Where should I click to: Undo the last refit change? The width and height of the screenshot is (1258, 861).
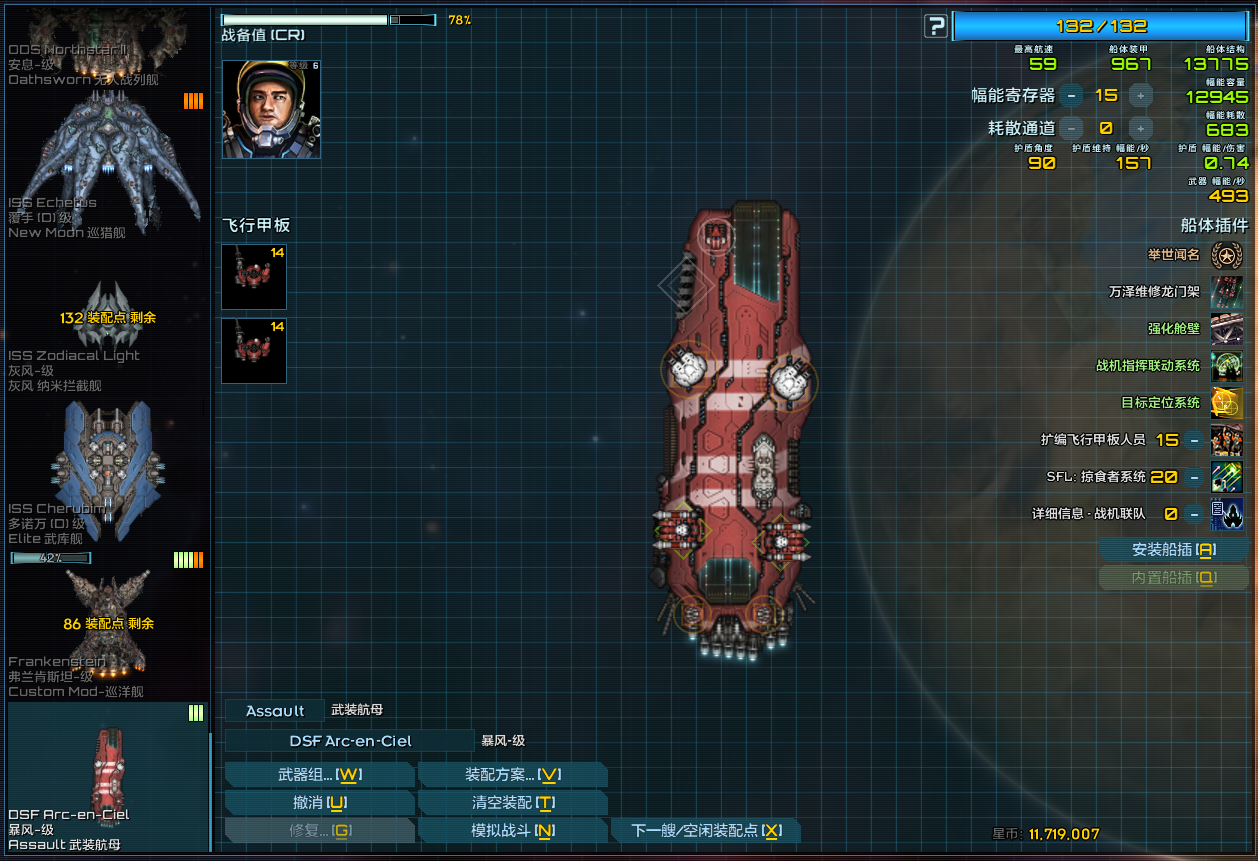click(319, 803)
